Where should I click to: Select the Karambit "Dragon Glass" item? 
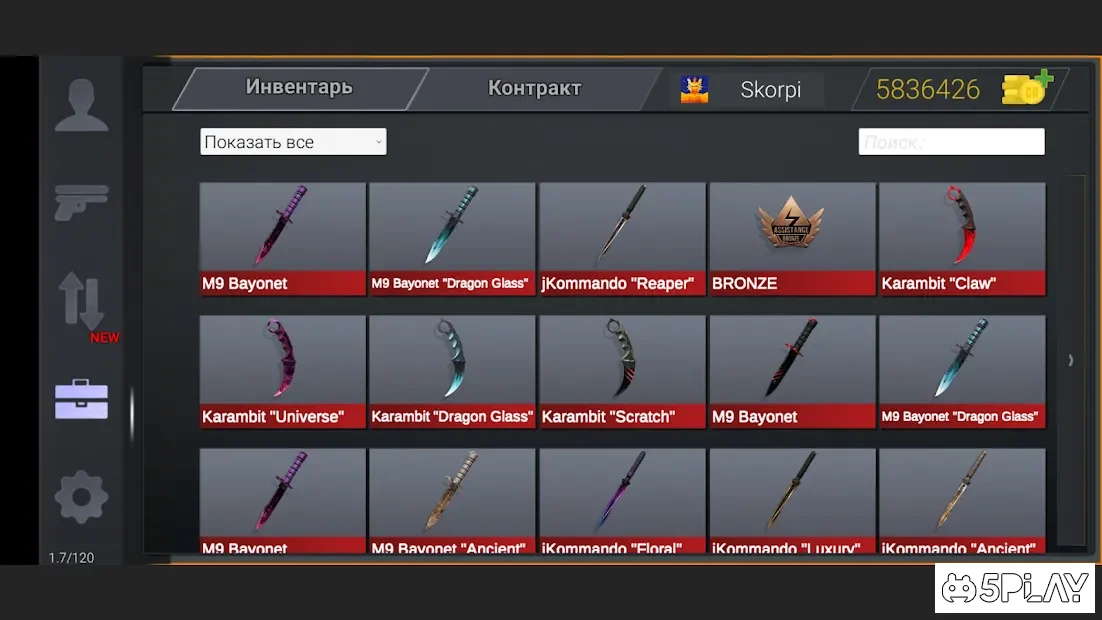[452, 371]
